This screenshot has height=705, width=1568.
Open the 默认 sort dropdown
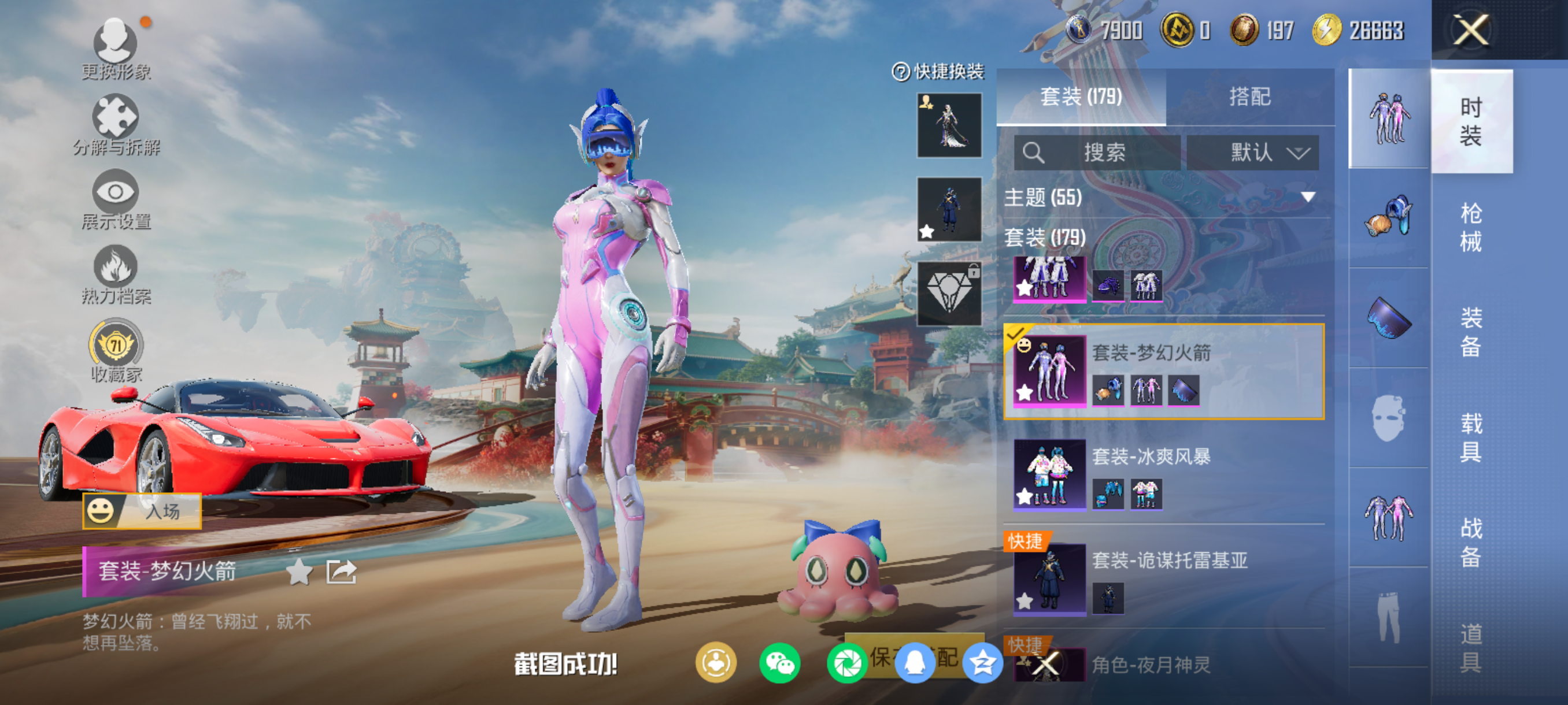point(1253,152)
